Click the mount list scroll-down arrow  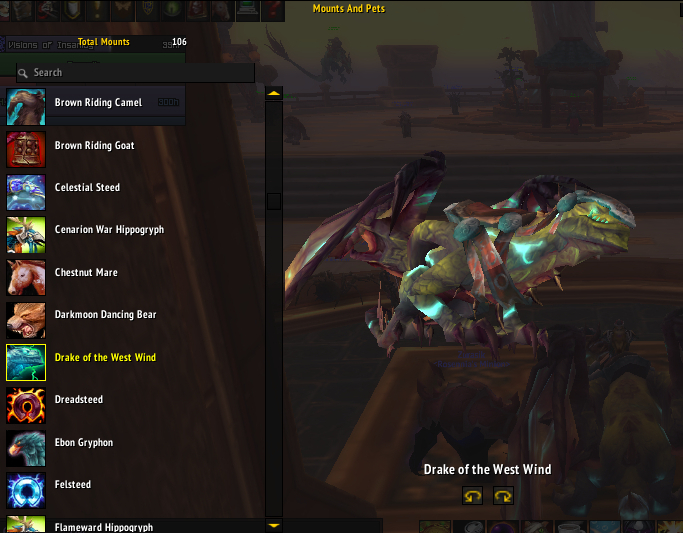tap(274, 524)
